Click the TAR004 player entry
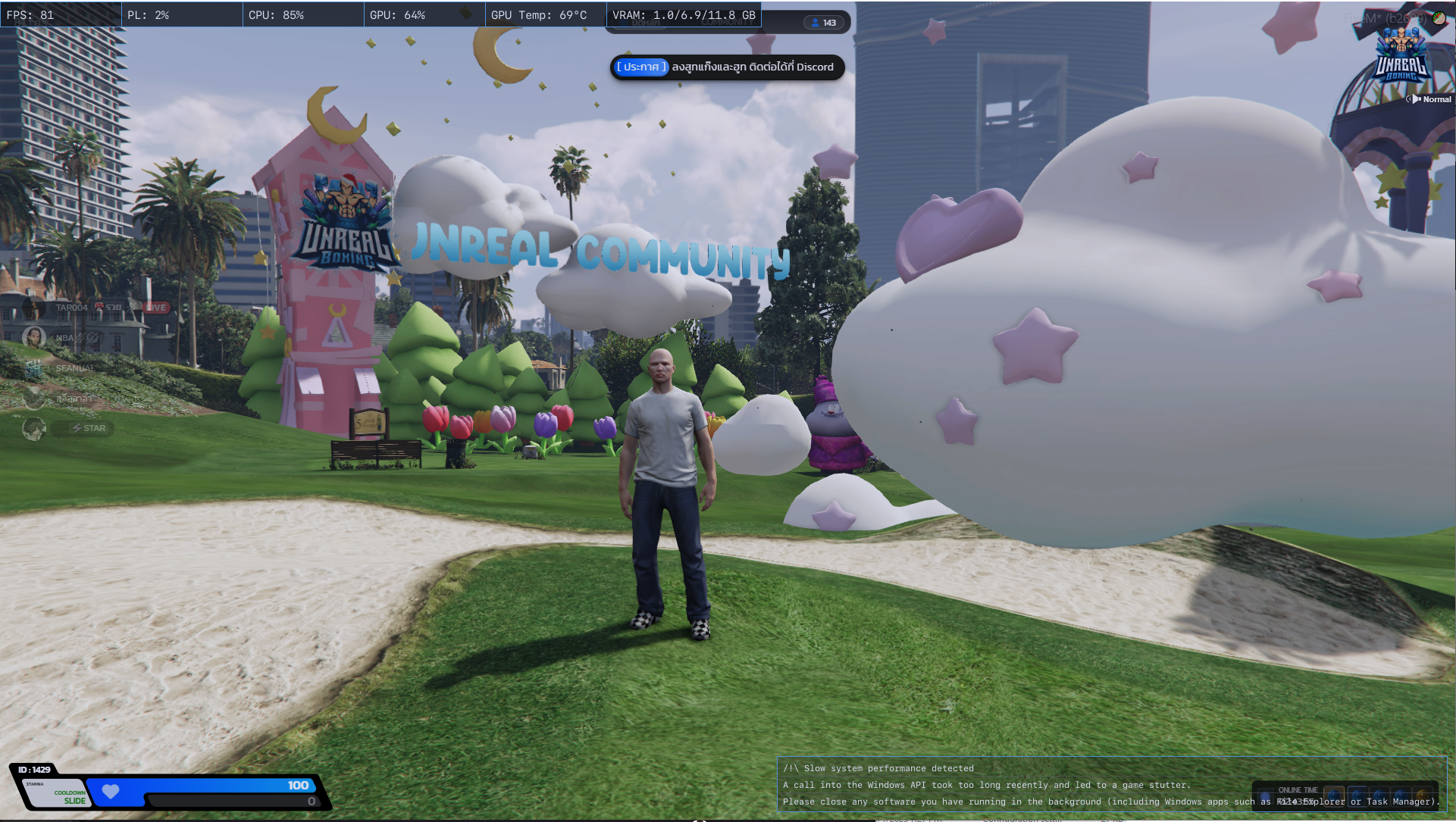1456x822 pixels. pos(70,308)
